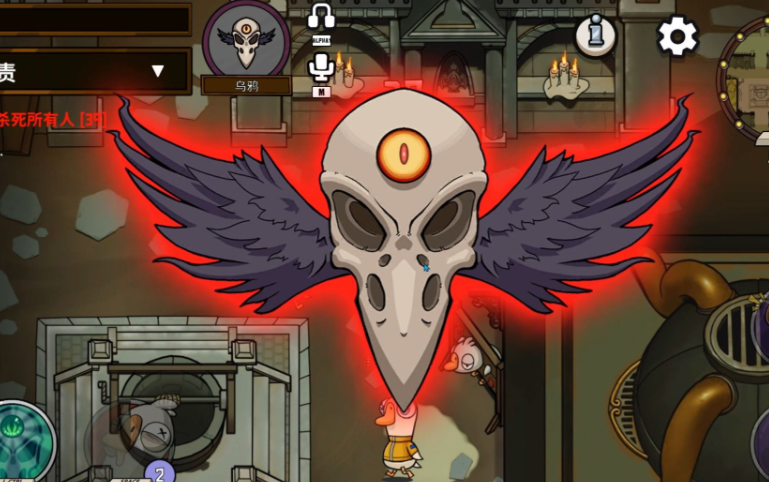
Task: Open the gear settings menu
Action: (677, 37)
